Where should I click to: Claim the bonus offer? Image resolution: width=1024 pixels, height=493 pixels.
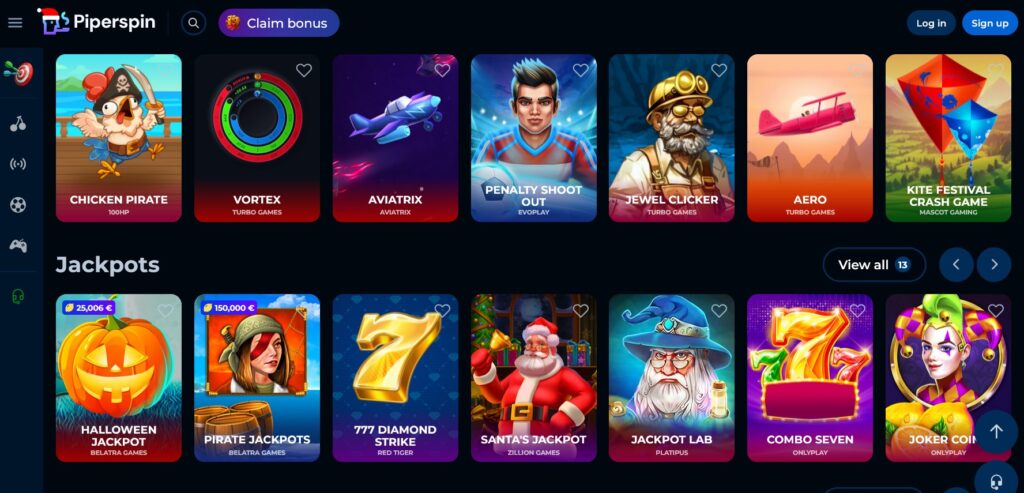[x=278, y=23]
